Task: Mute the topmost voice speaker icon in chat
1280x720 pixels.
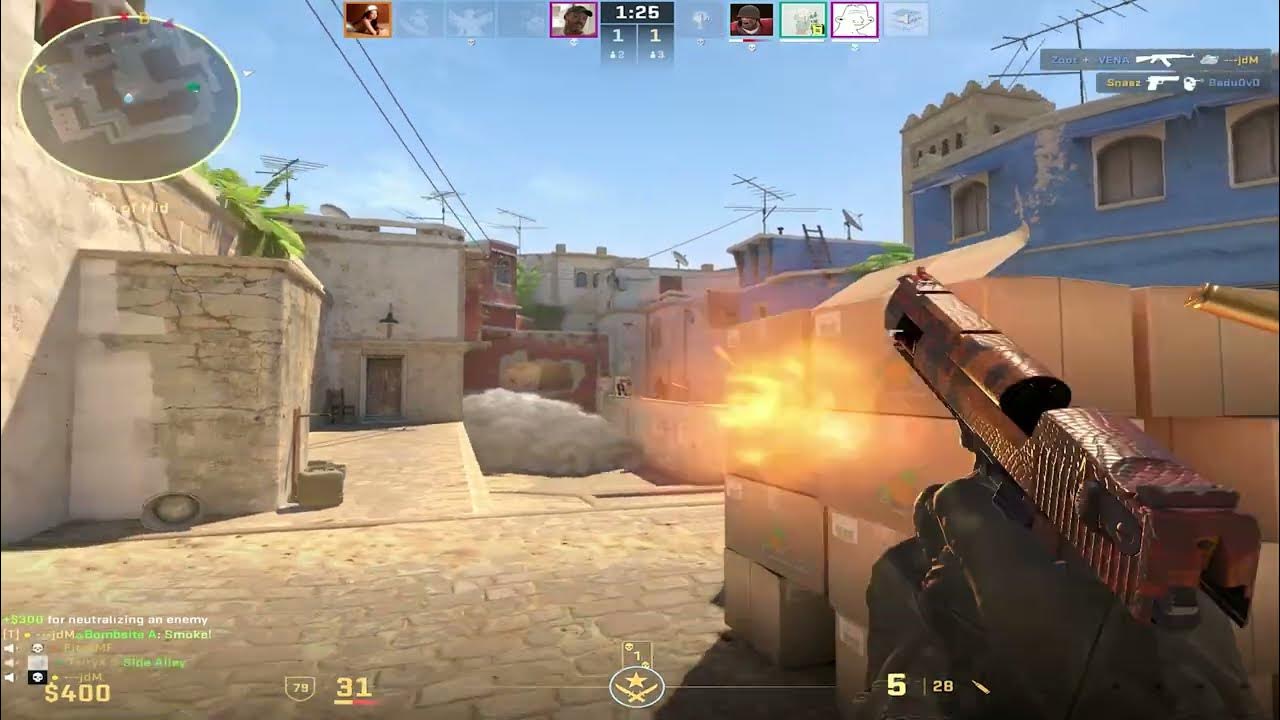Action: pos(8,647)
